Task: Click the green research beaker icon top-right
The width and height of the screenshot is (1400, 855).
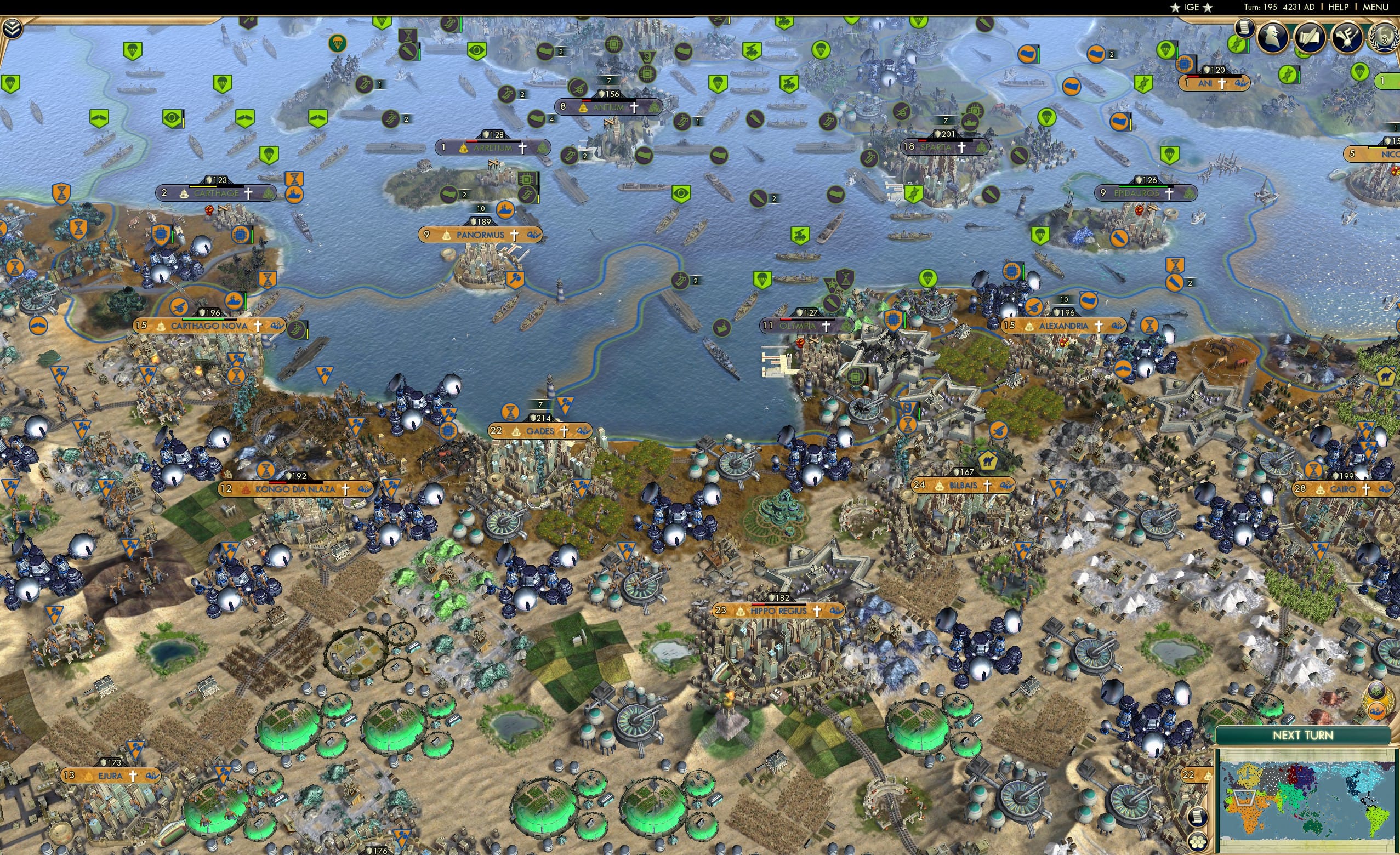Action: 1237,44
